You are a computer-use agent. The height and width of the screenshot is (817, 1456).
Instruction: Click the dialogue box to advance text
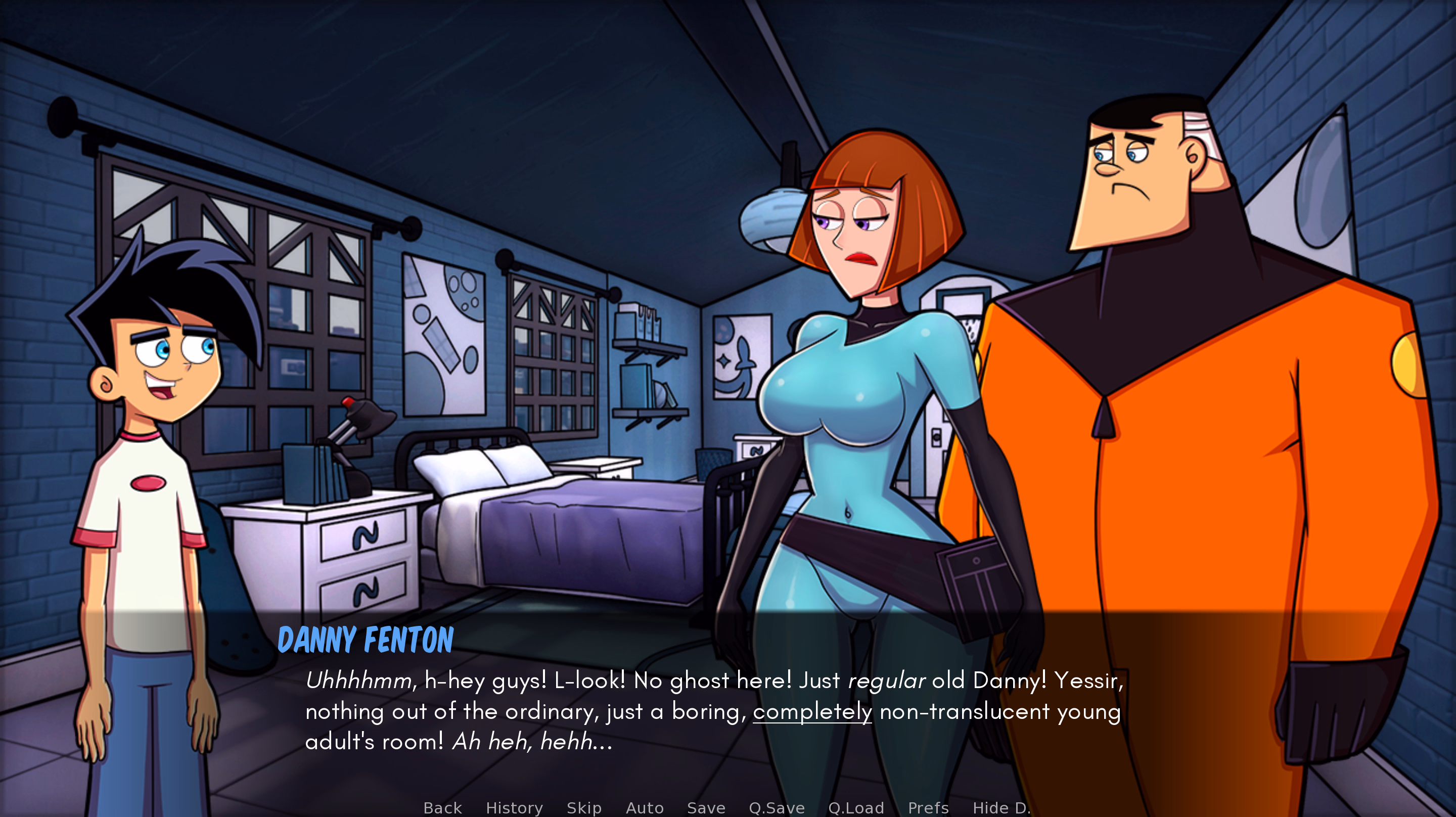(x=723, y=707)
